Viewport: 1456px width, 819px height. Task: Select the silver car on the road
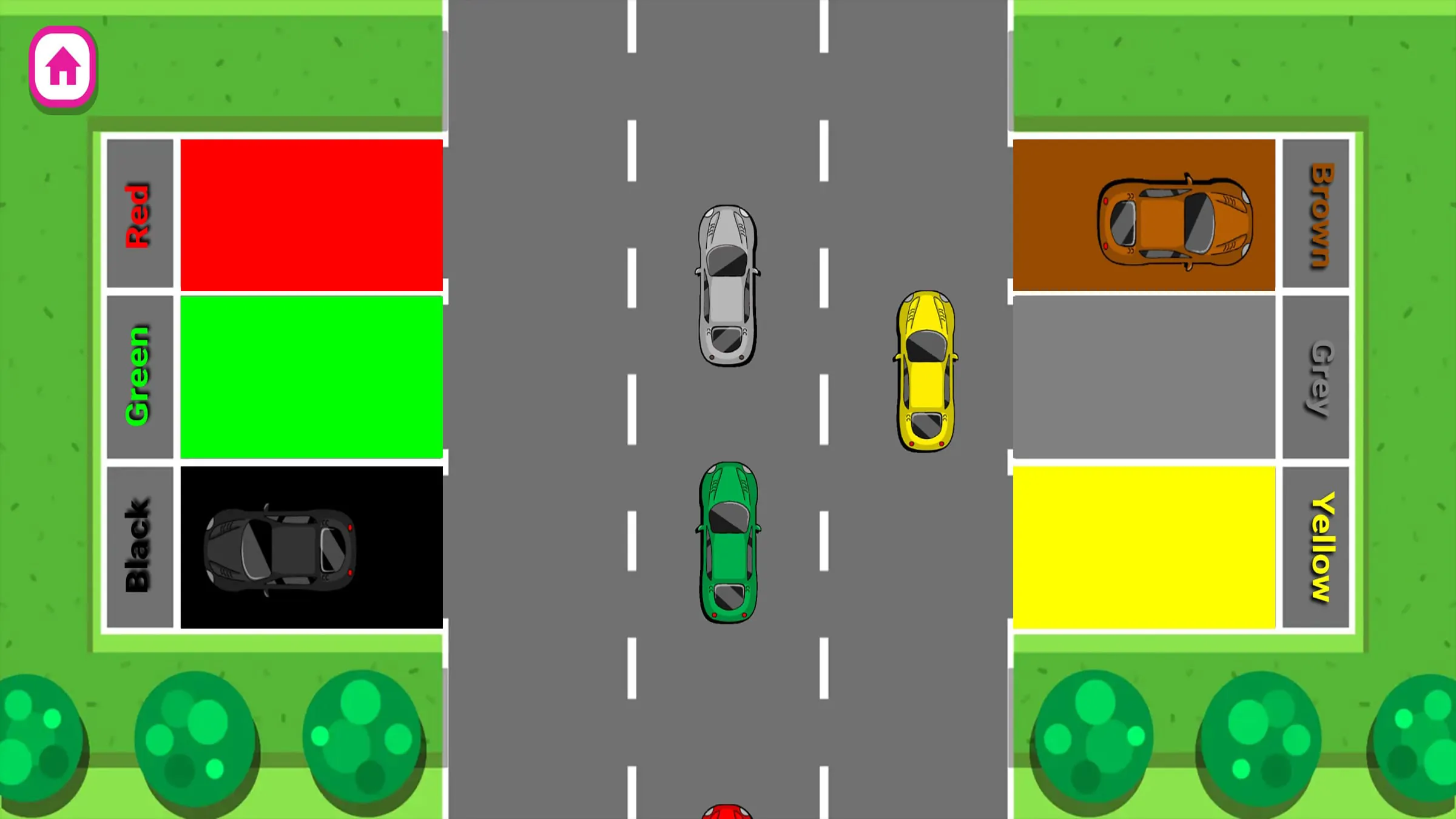tap(727, 285)
